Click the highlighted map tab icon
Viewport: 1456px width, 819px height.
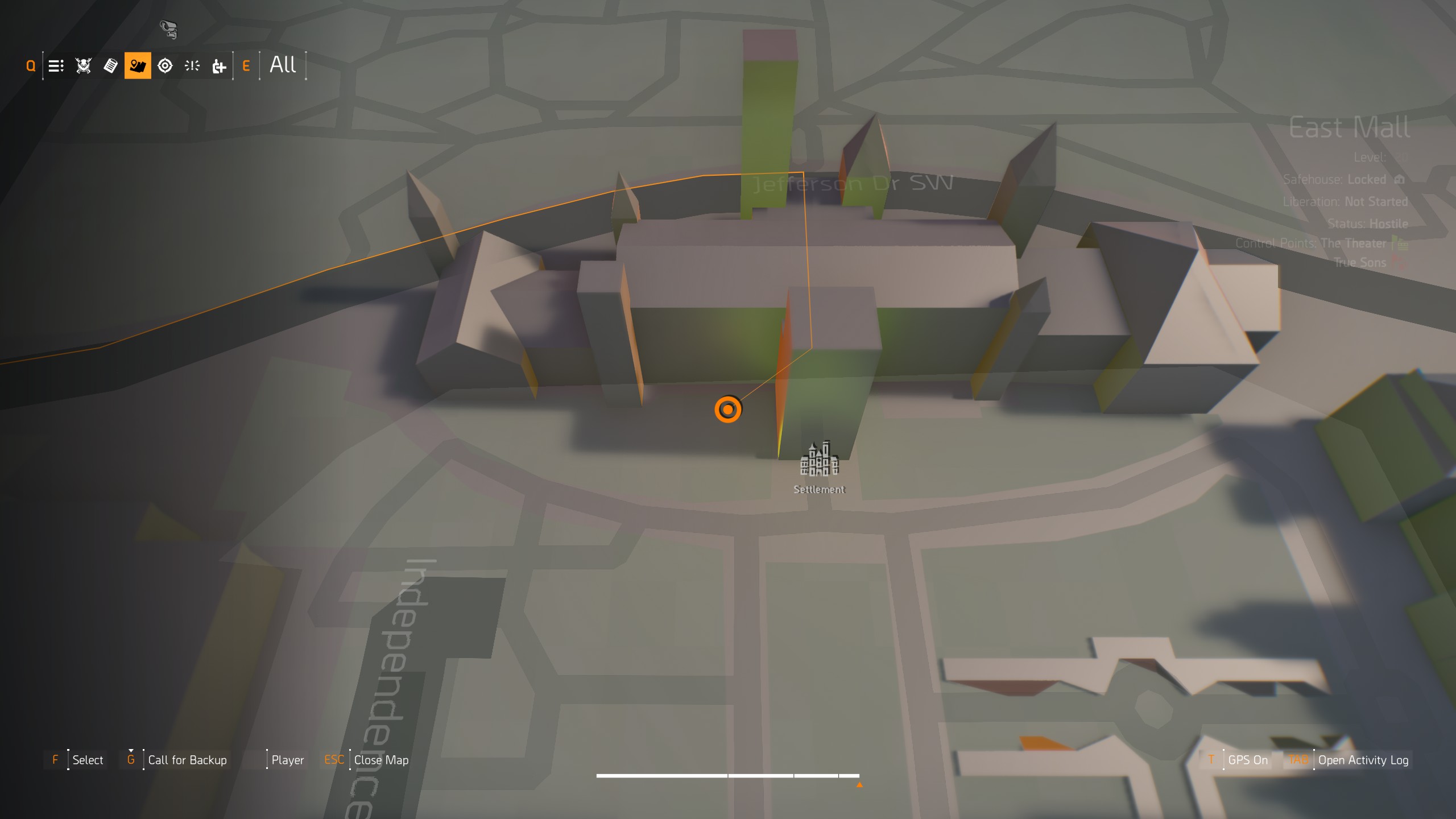(x=138, y=65)
